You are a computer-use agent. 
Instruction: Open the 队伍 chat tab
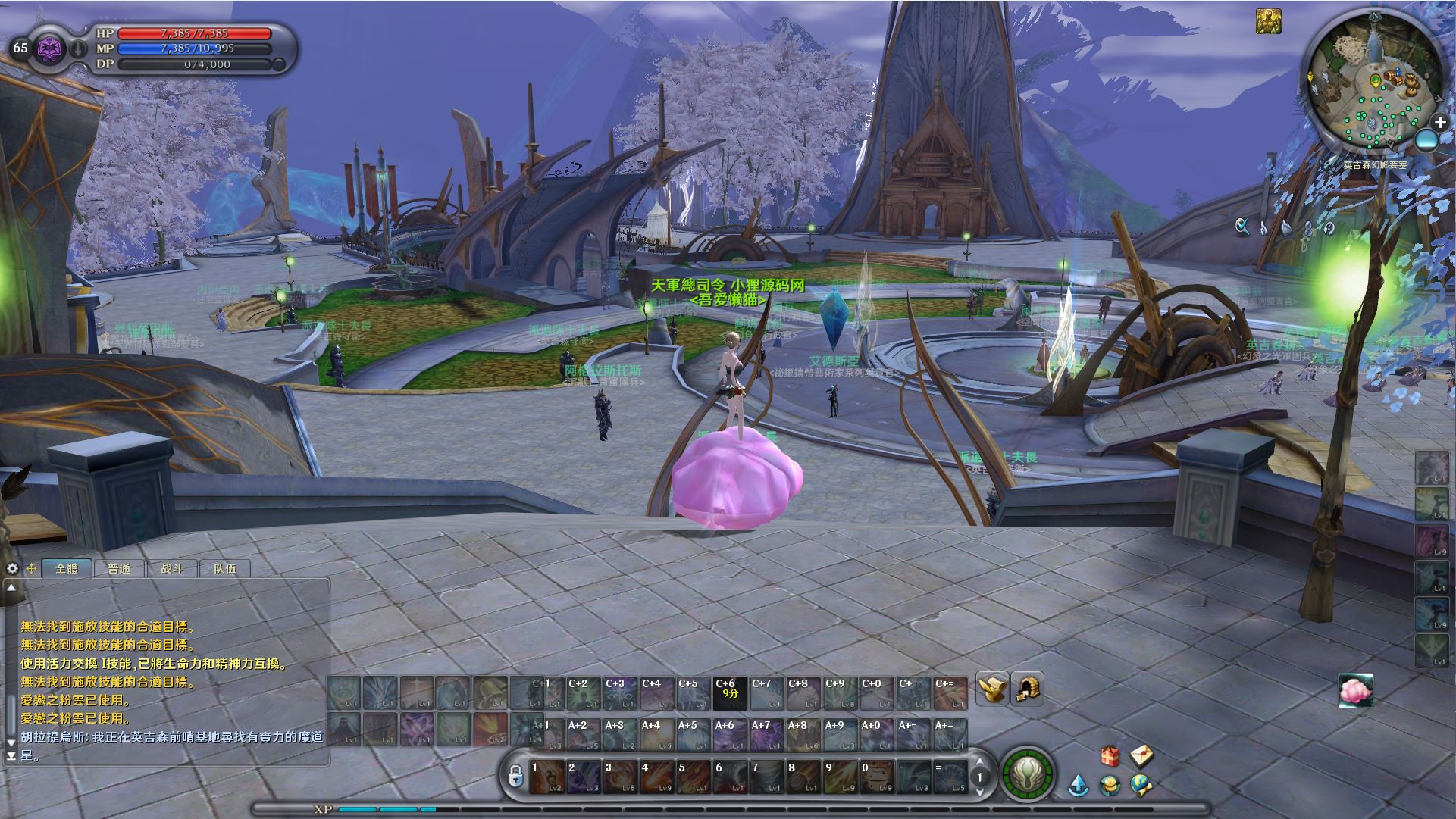tap(225, 568)
